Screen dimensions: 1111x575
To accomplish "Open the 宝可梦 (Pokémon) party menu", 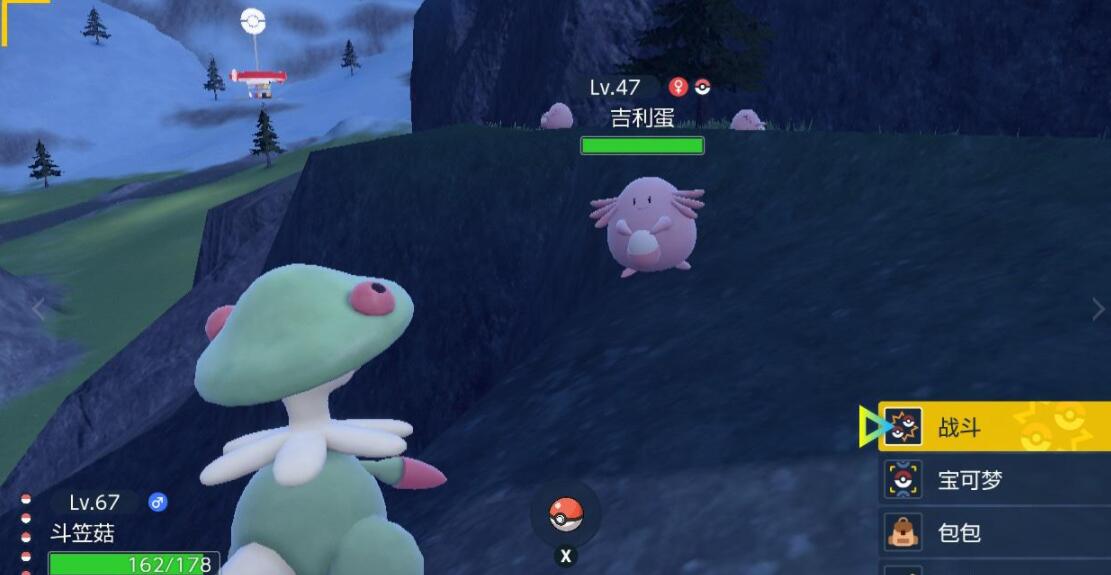I will coord(993,481).
